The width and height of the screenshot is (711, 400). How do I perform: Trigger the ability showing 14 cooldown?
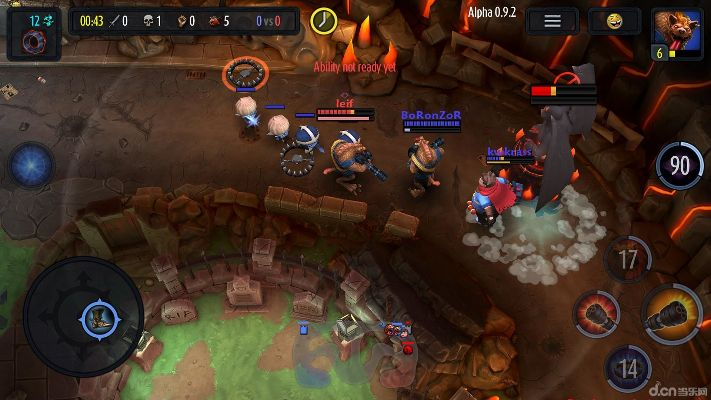pyautogui.click(x=628, y=368)
